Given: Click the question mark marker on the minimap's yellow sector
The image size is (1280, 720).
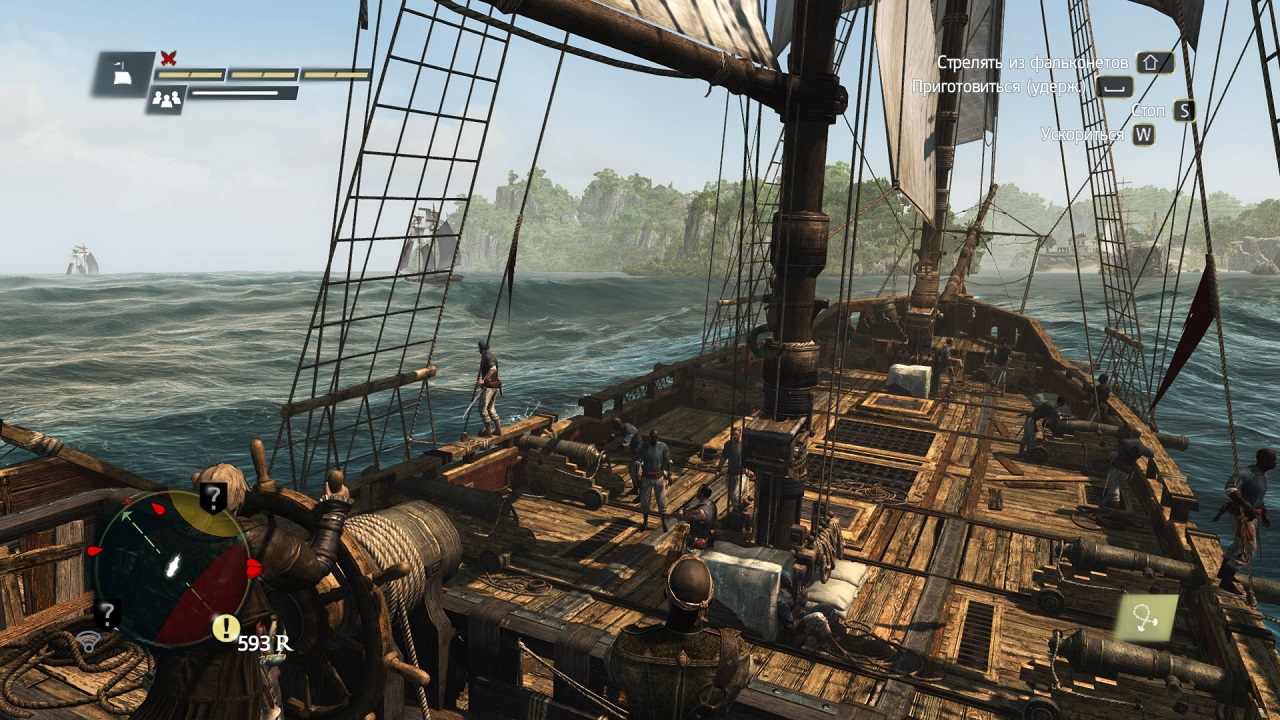Looking at the screenshot, I should click(x=212, y=496).
